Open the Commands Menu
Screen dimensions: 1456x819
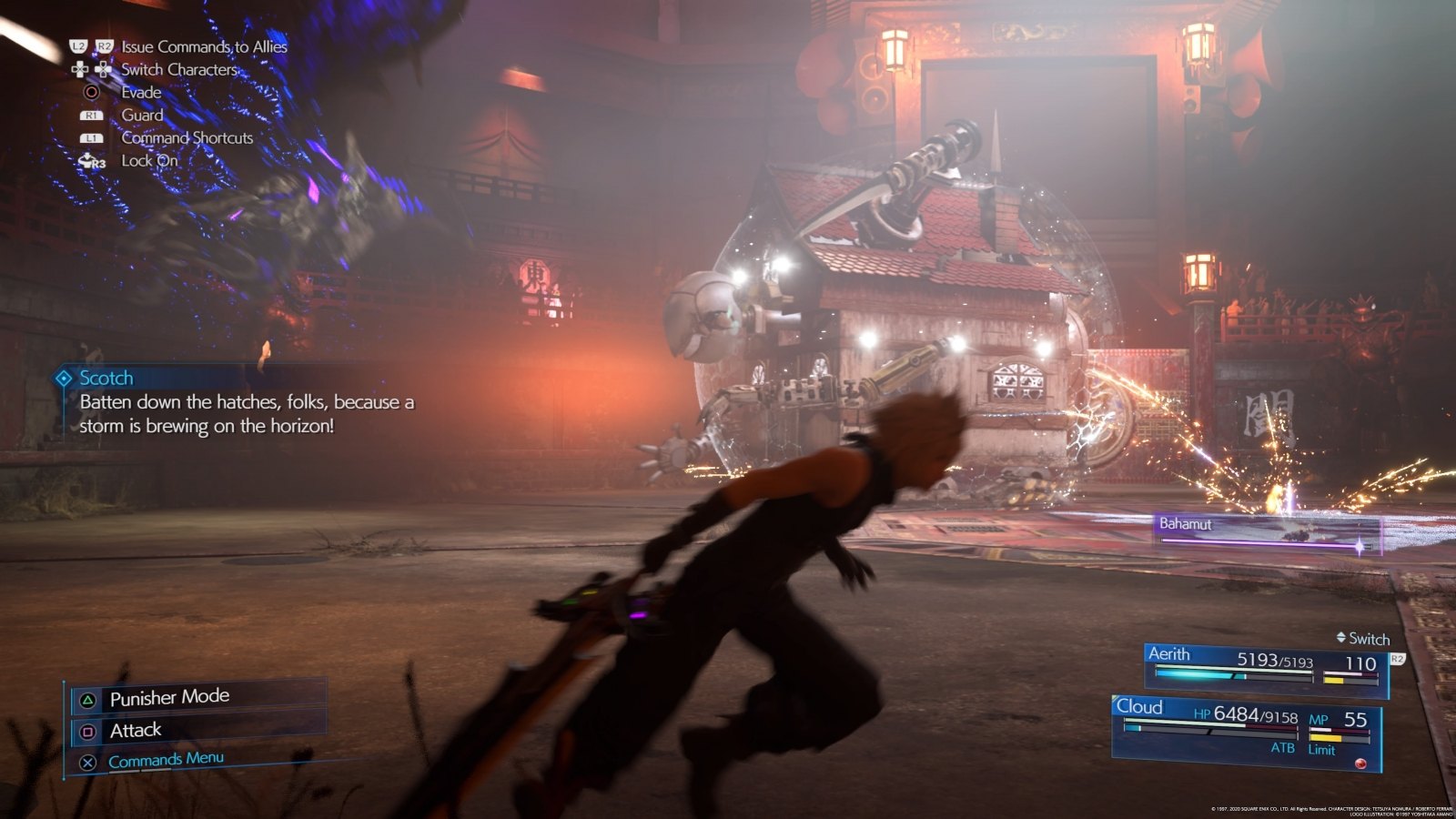(165, 760)
